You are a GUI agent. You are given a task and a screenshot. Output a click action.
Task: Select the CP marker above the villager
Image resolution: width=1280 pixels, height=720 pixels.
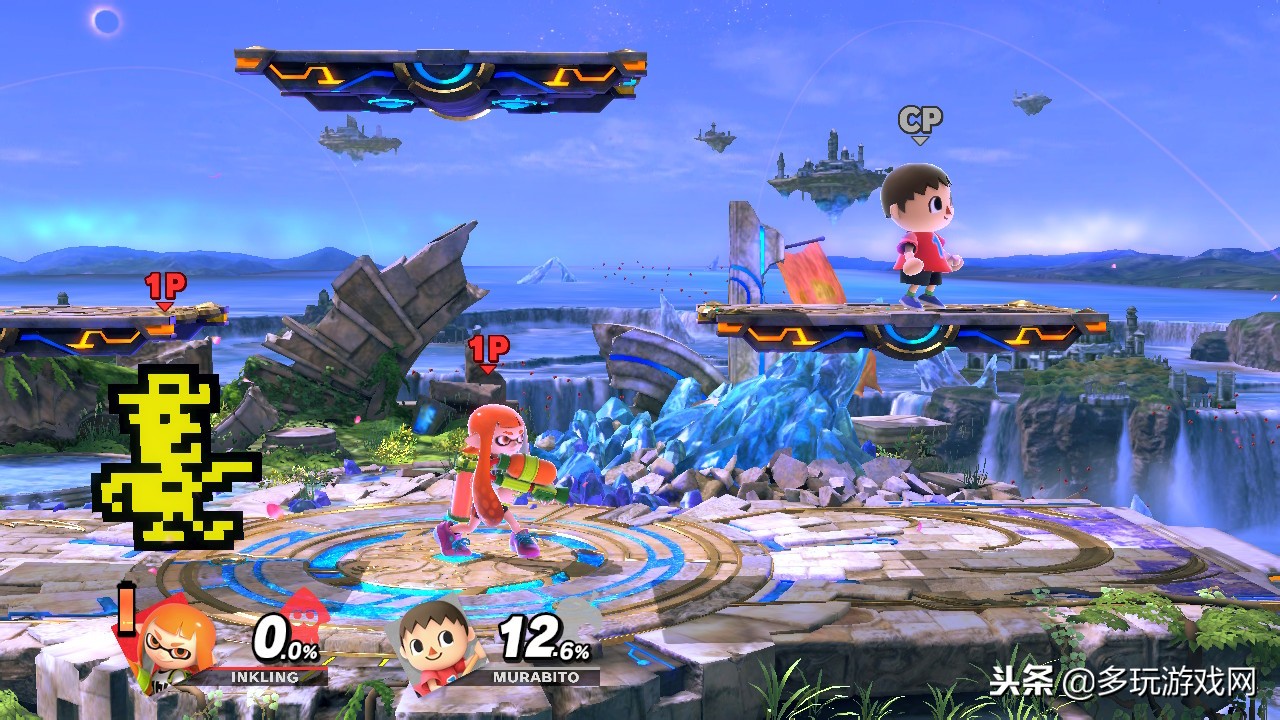tap(920, 123)
